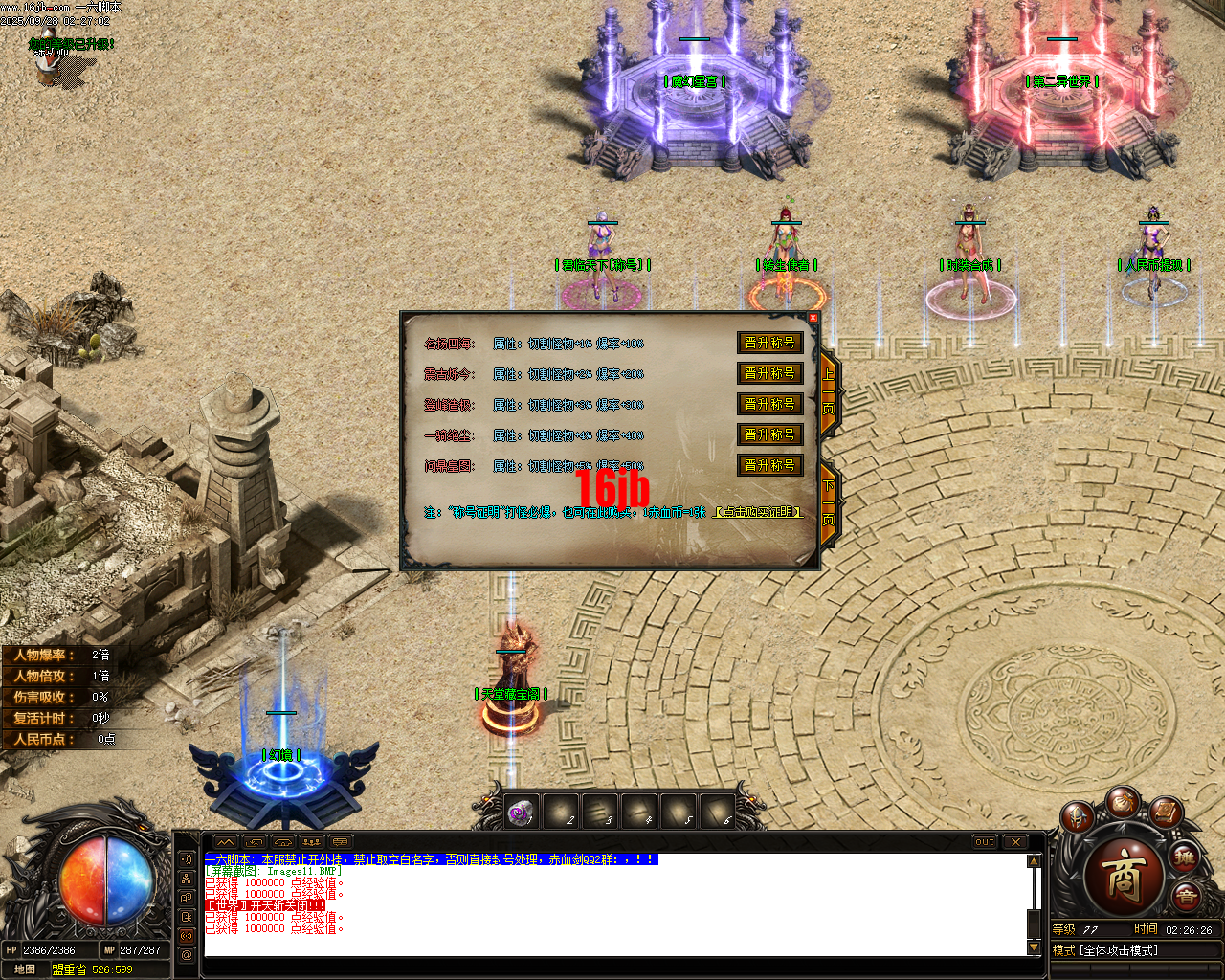Viewport: 1225px width, 980px height.
Task: Click the round food icon atop the shop cluster
Action: click(1124, 804)
